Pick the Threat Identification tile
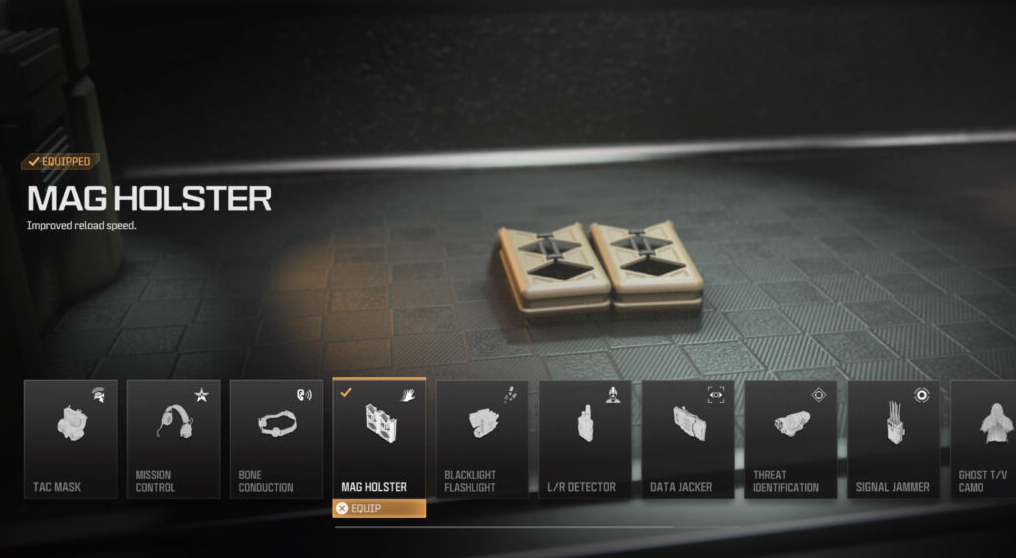This screenshot has width=1016, height=558. coord(791,439)
